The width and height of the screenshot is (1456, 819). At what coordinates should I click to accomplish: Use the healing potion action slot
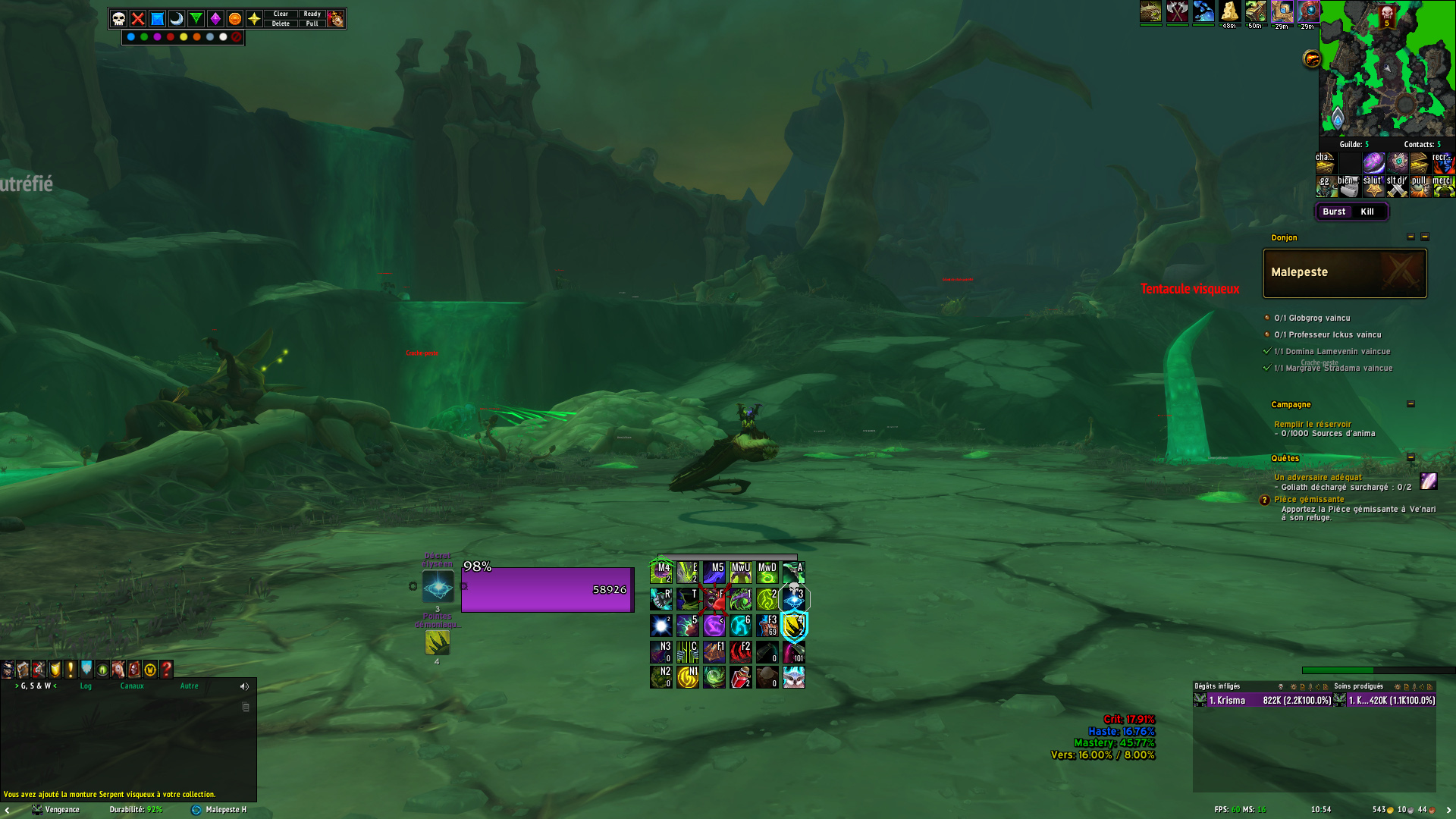[740, 677]
